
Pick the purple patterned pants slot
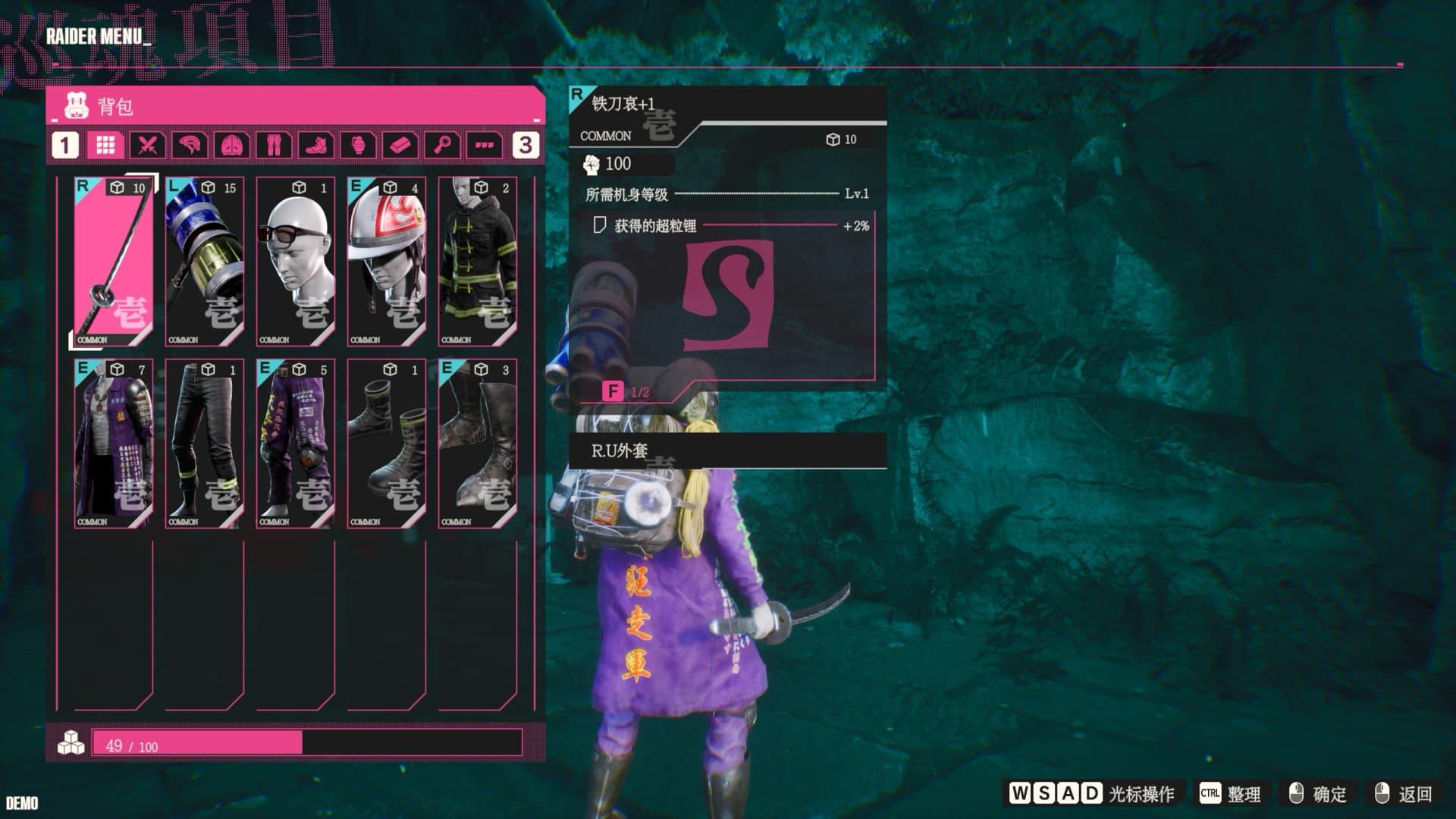[x=296, y=444]
